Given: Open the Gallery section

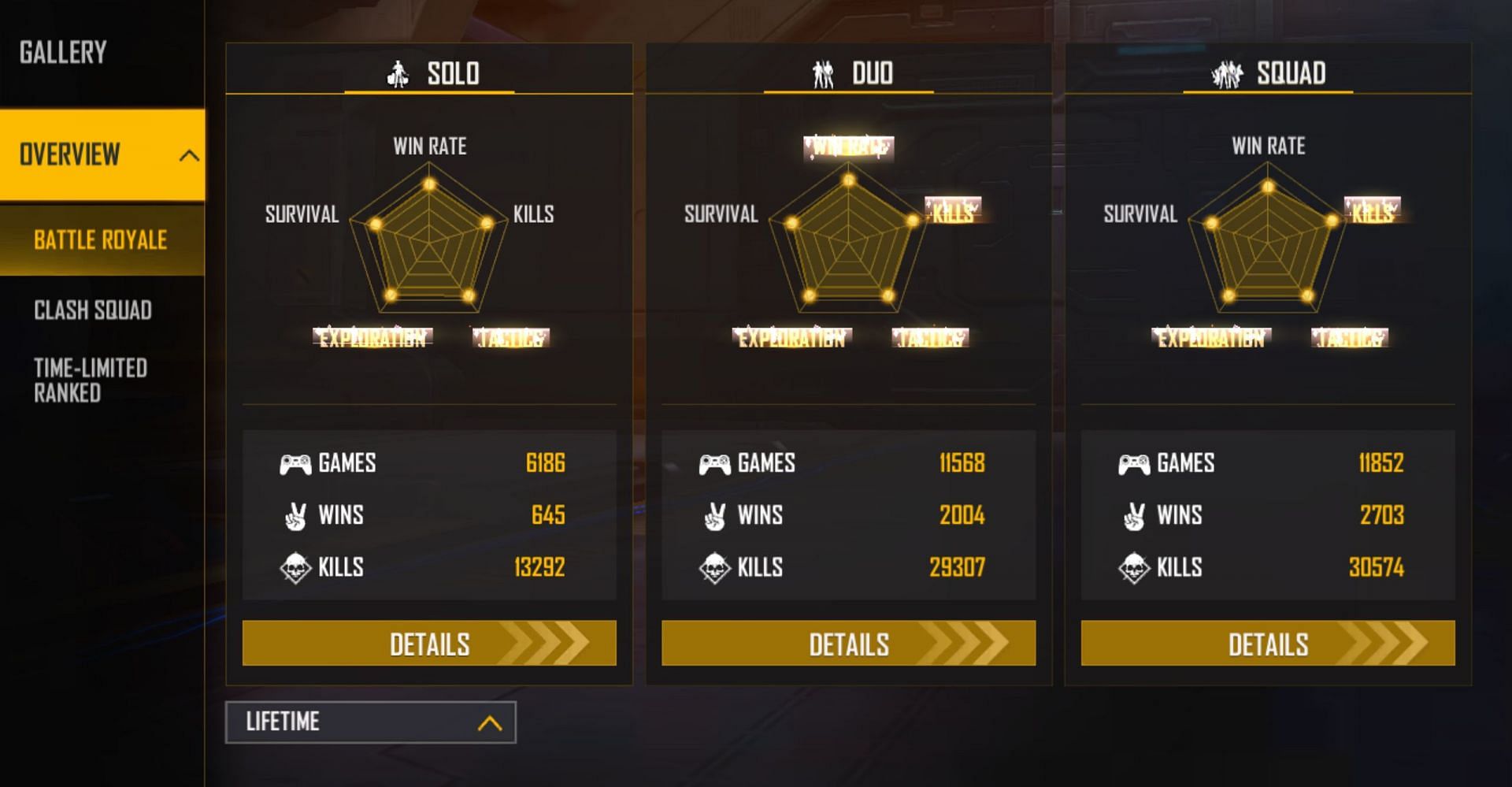Looking at the screenshot, I should 63,53.
